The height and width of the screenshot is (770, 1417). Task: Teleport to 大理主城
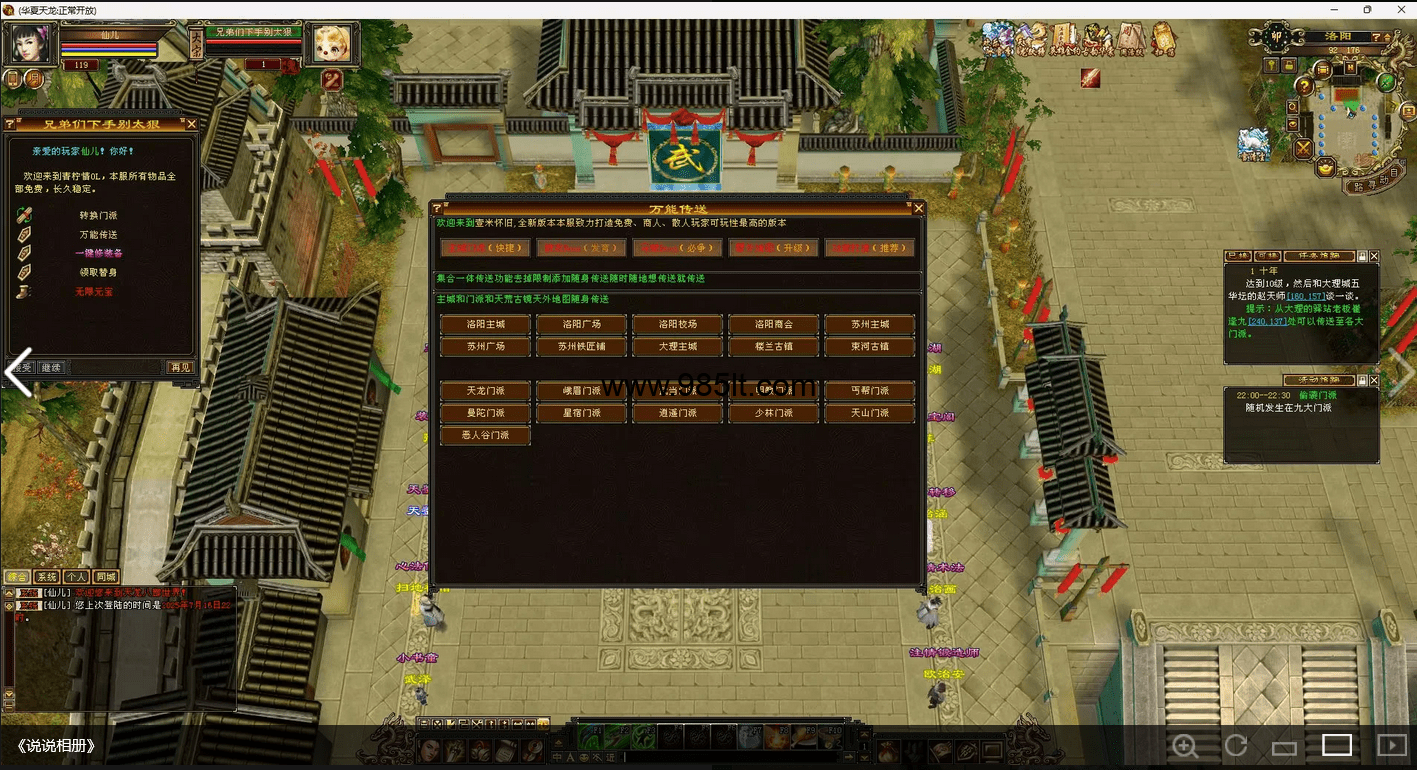point(677,347)
